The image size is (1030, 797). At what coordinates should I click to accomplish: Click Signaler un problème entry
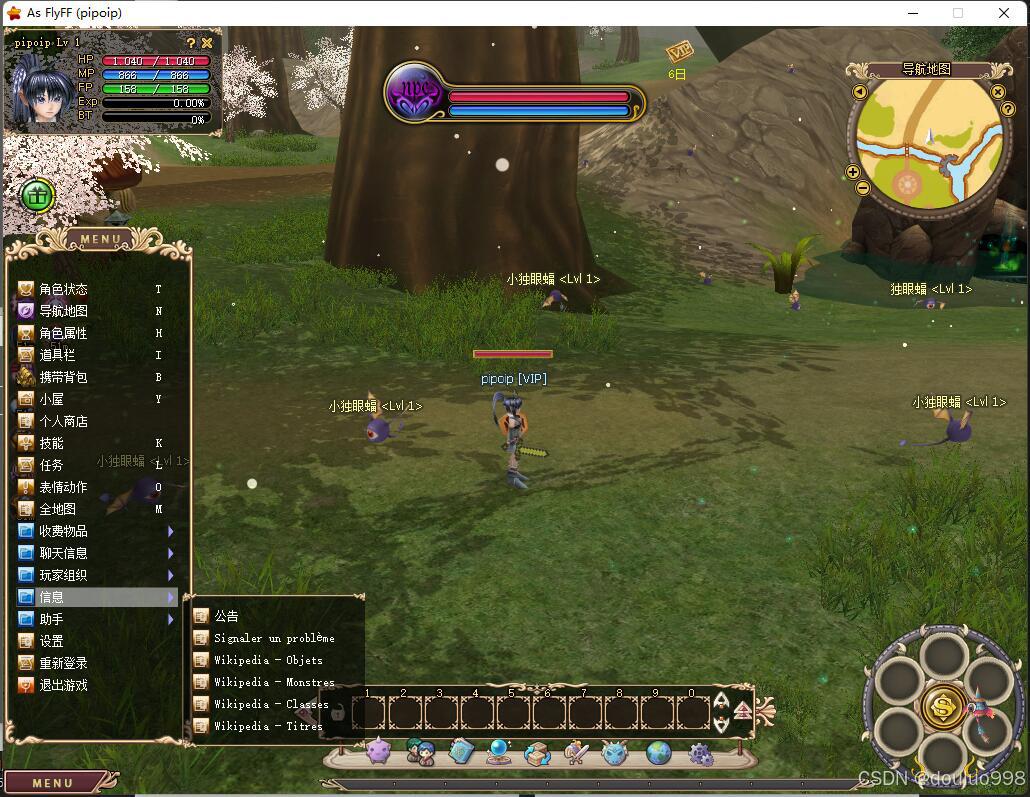click(274, 638)
